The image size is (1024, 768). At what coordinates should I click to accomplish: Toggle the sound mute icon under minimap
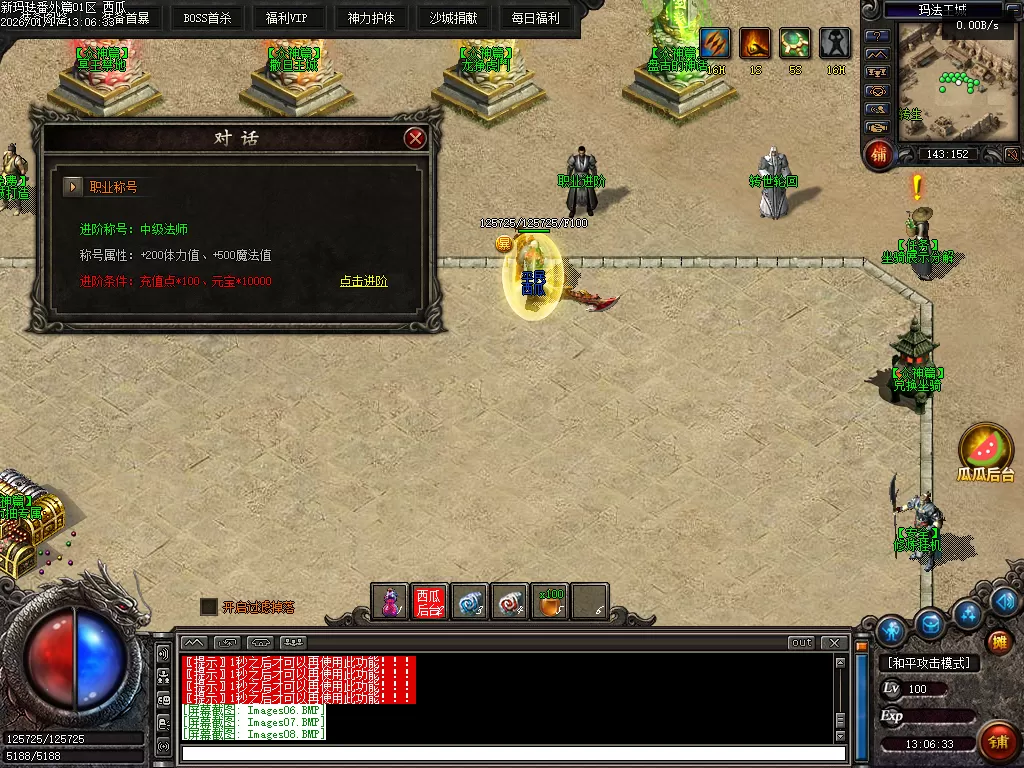(1011, 154)
